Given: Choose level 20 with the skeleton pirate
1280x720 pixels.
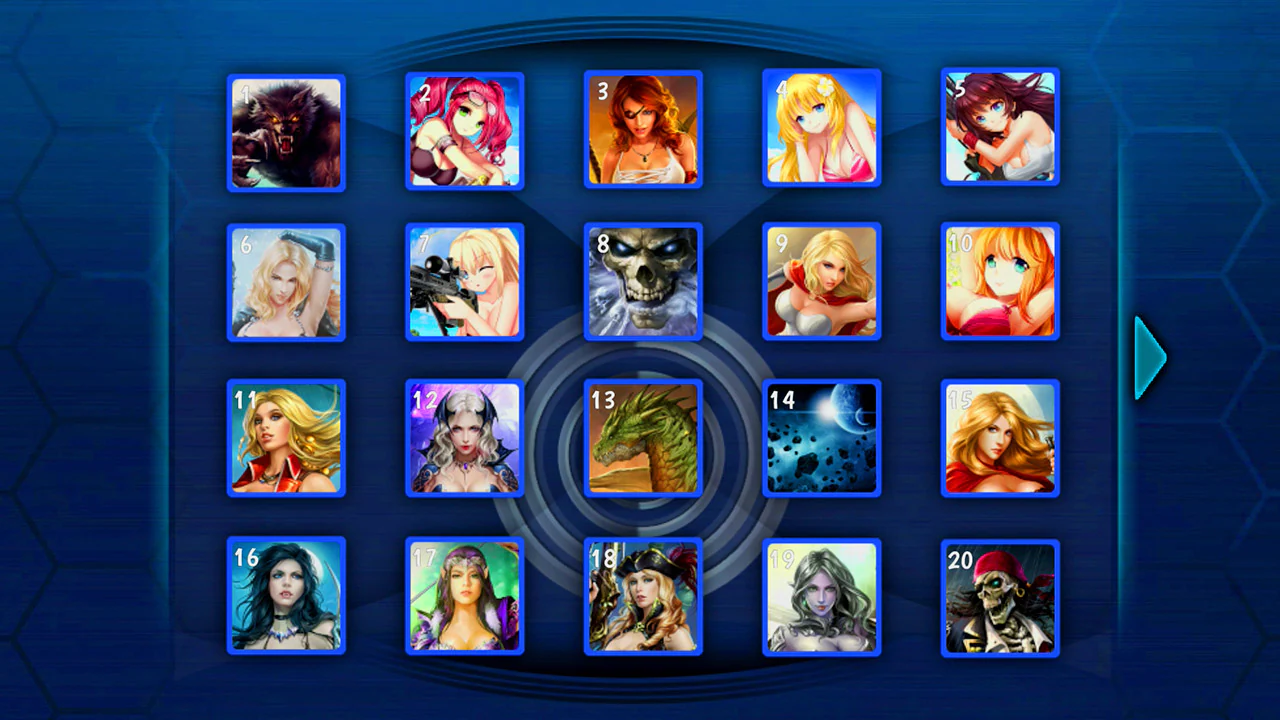Looking at the screenshot, I should pos(999,597).
